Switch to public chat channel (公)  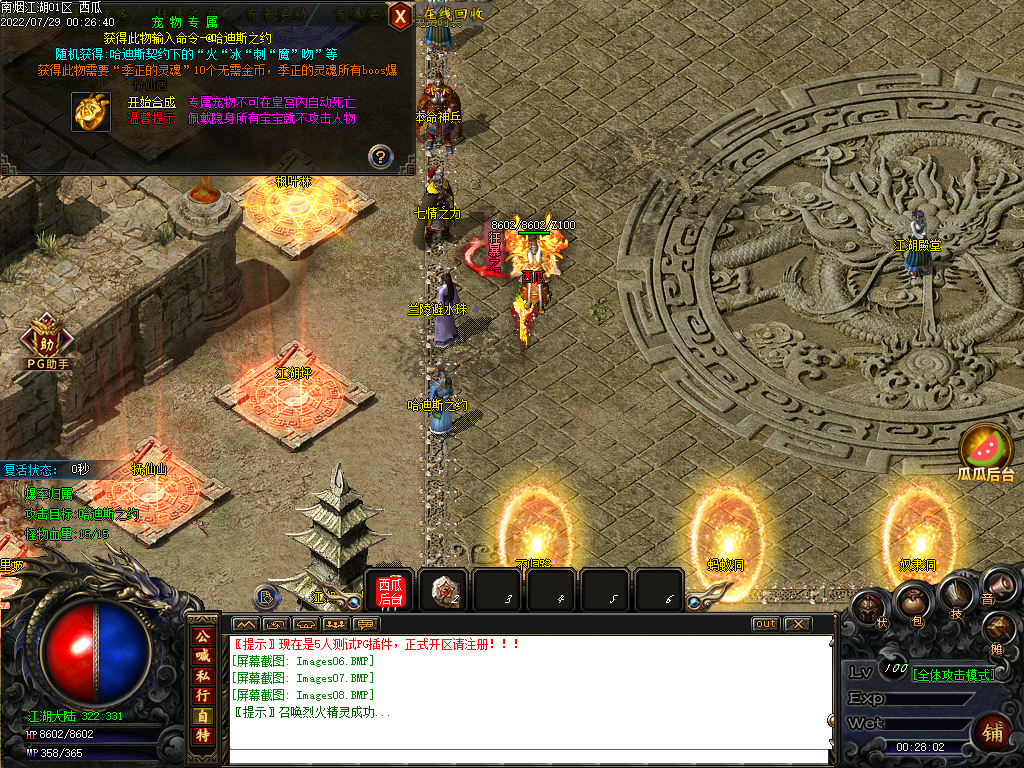coord(203,636)
